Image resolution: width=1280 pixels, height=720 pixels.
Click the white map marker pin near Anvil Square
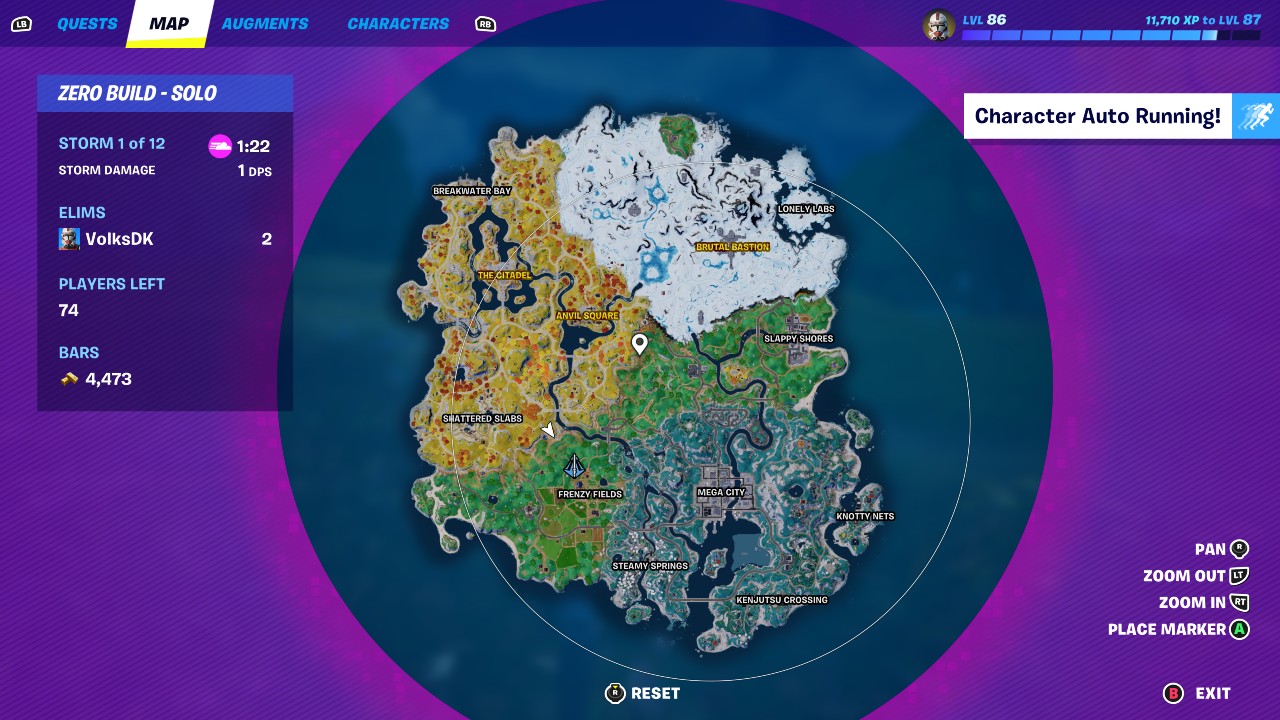(640, 343)
